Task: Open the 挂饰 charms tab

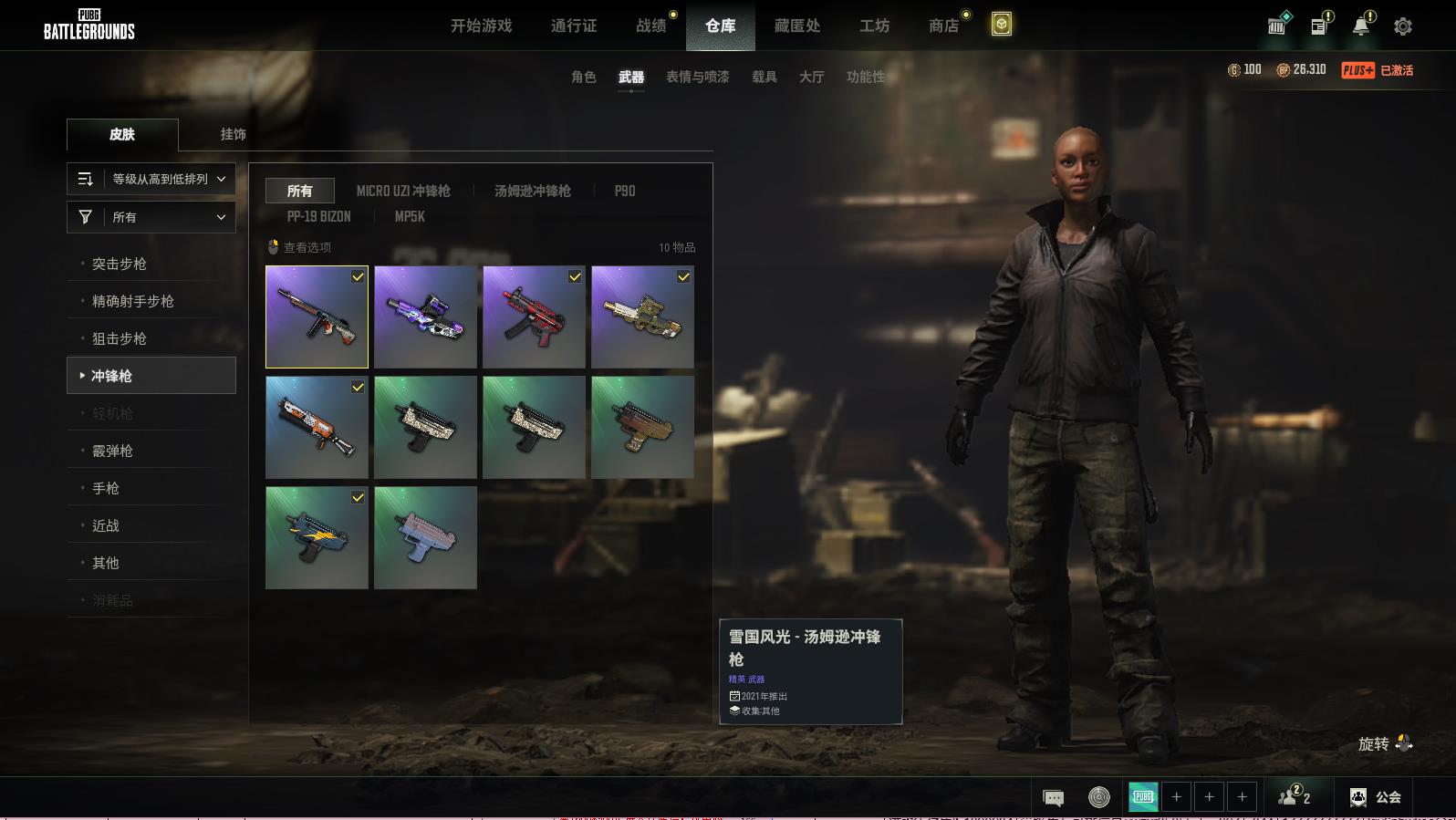Action: pyautogui.click(x=233, y=134)
